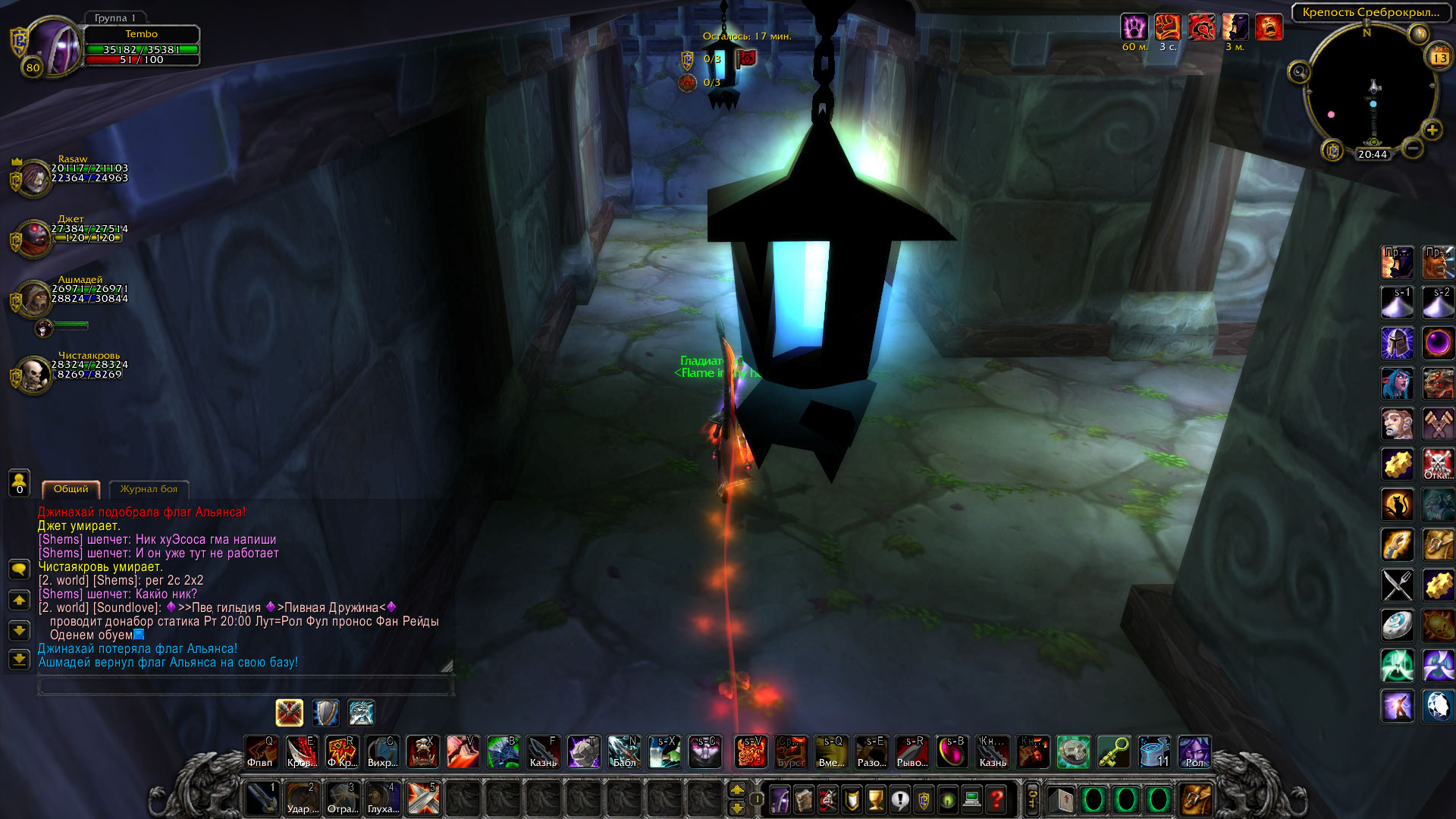Open the calendar showing day 13
Viewport: 1456px width, 819px height.
[1439, 58]
